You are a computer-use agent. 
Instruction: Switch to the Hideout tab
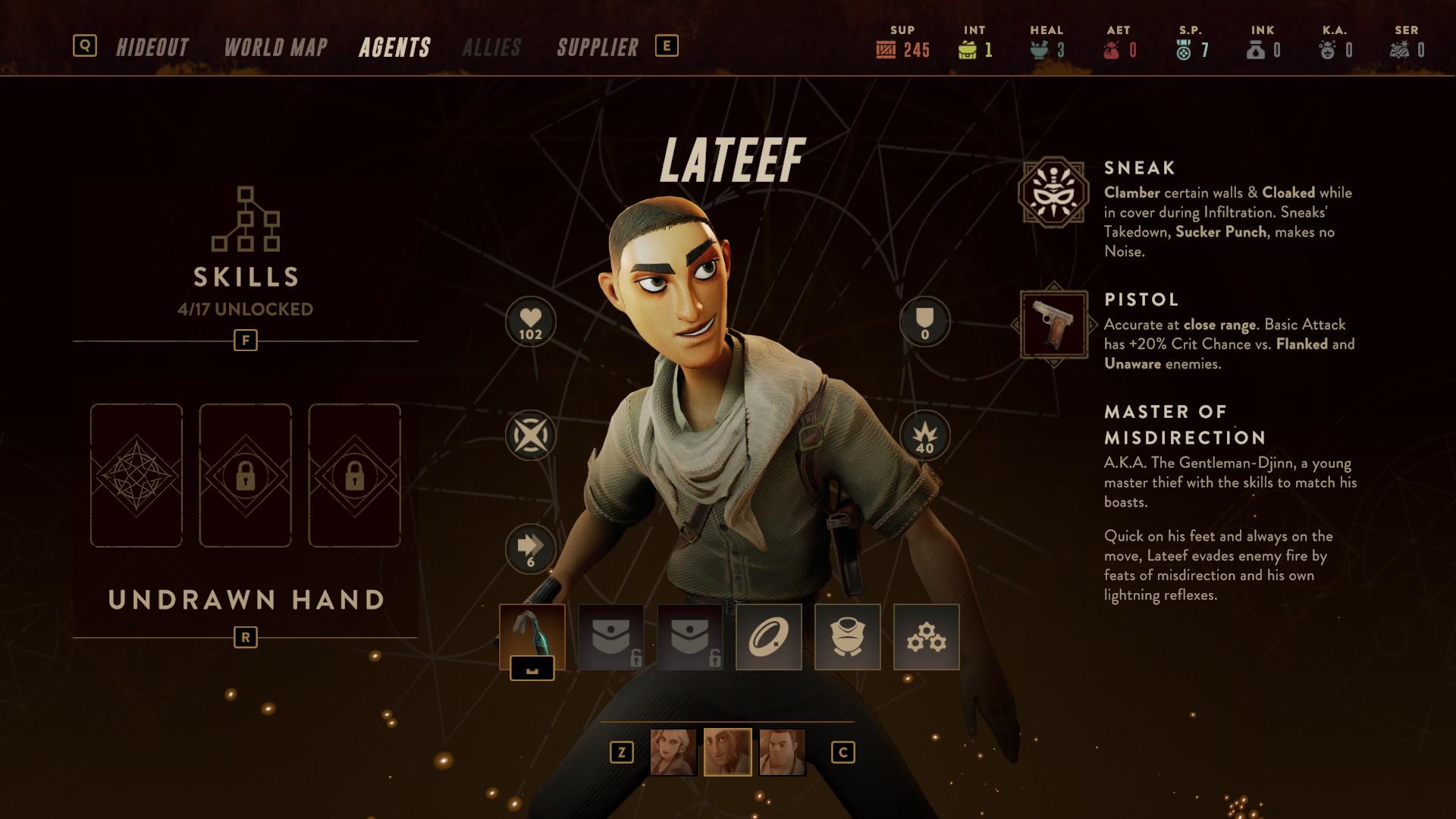pyautogui.click(x=152, y=48)
